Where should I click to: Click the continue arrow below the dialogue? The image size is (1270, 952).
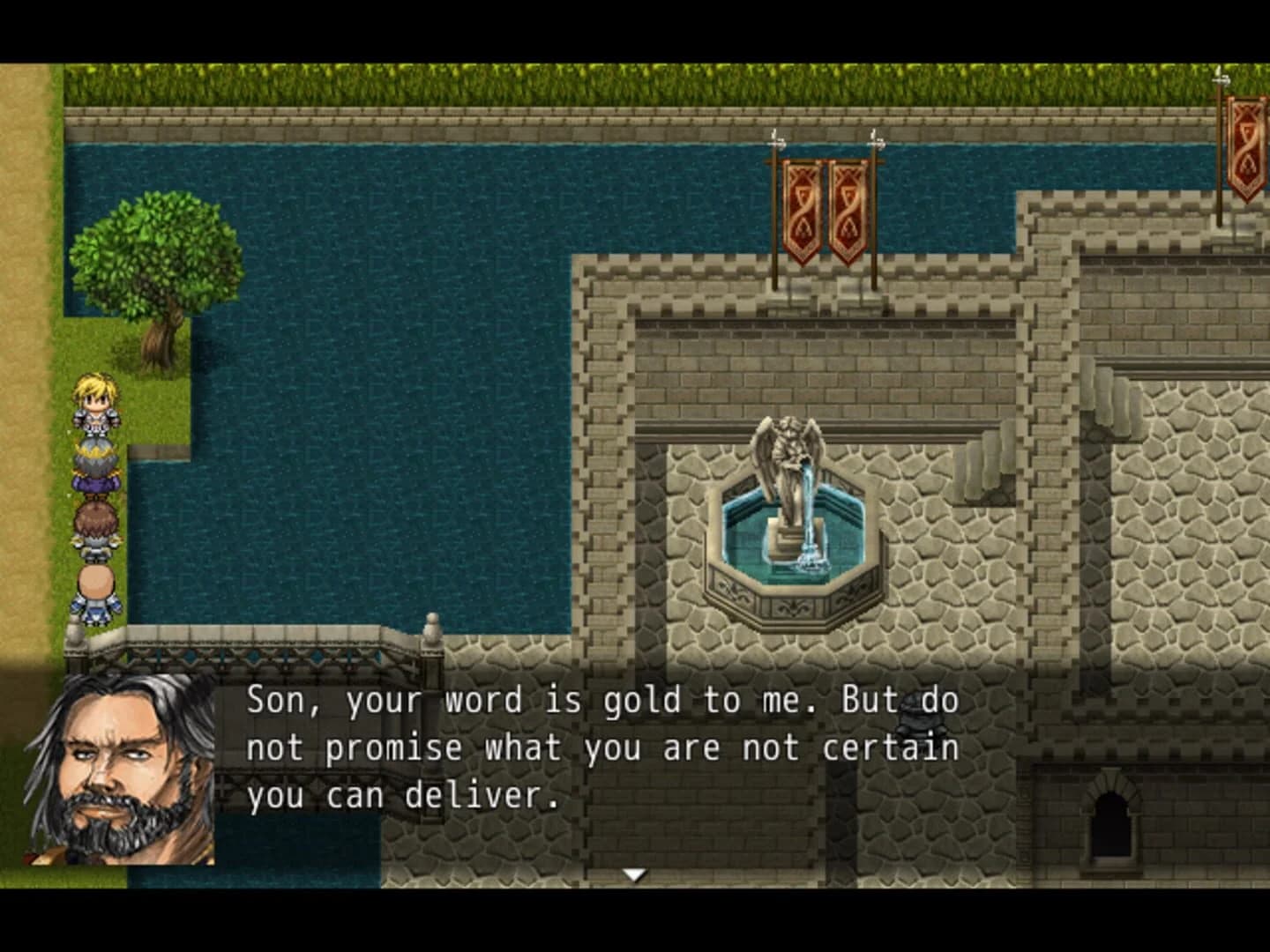click(x=637, y=873)
